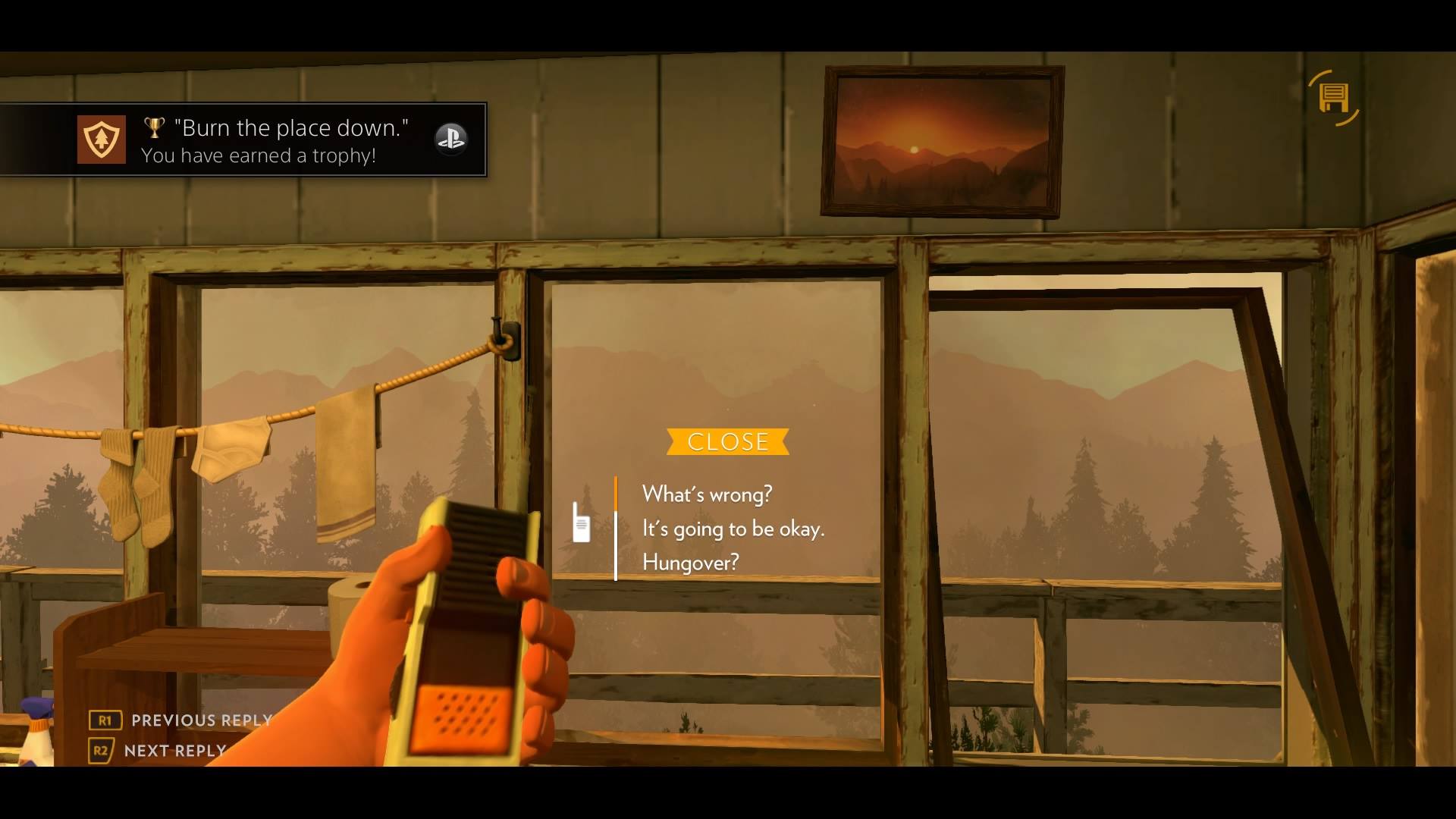Click the PlayStation logo in the notification
The width and height of the screenshot is (1456, 819).
(452, 140)
